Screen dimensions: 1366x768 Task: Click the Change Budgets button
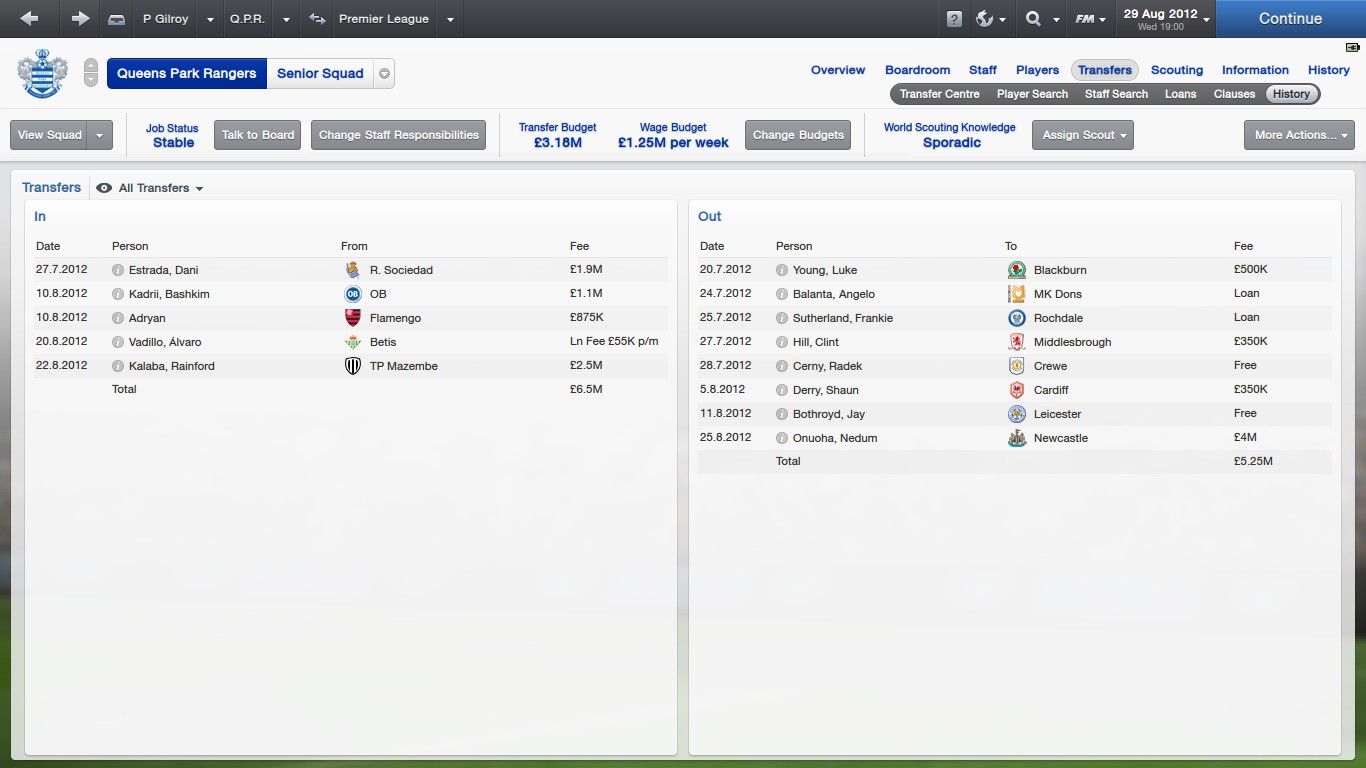(798, 135)
